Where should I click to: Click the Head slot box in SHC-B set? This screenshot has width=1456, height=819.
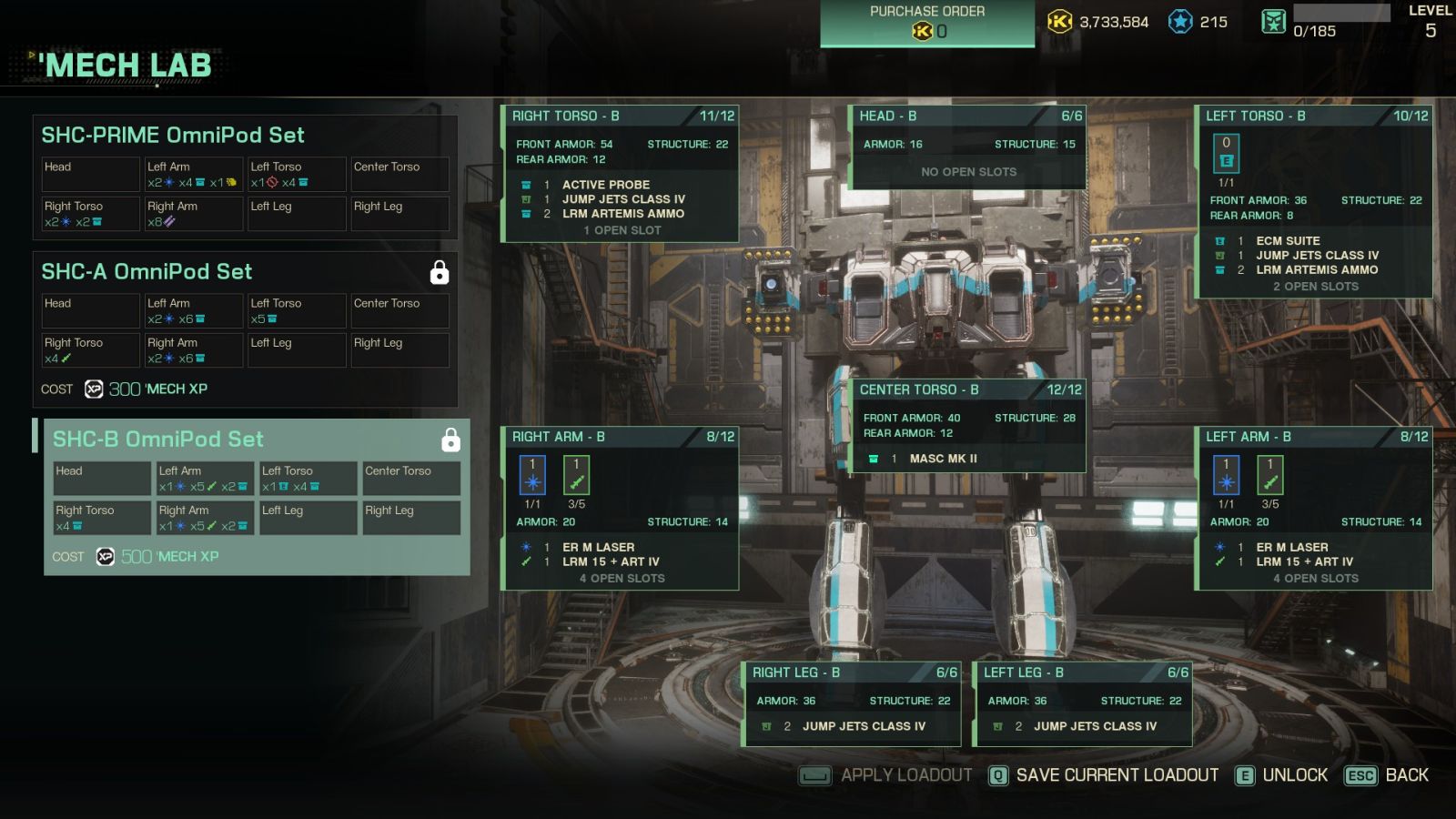tap(101, 477)
